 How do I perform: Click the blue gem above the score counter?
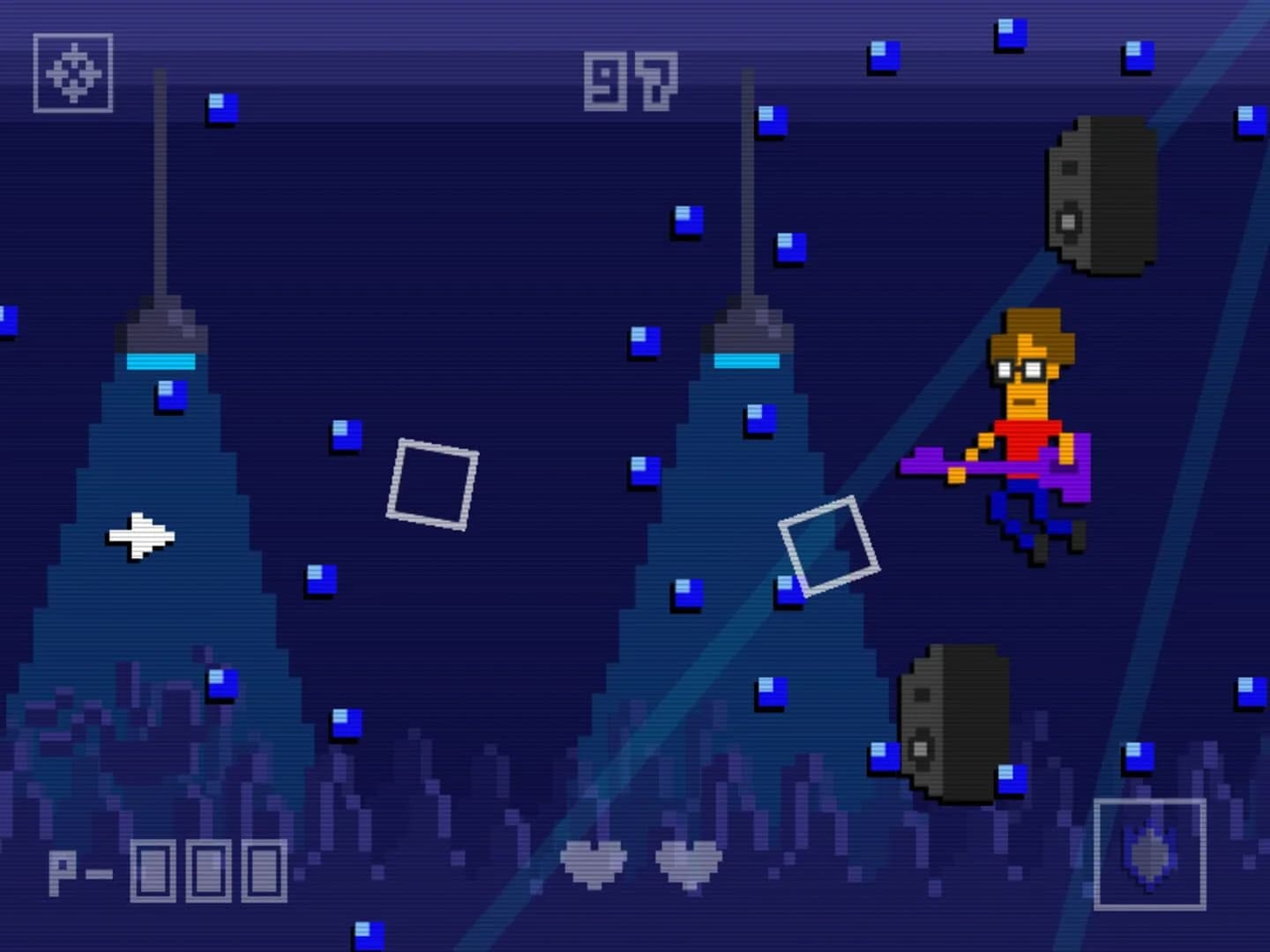(885, 56)
